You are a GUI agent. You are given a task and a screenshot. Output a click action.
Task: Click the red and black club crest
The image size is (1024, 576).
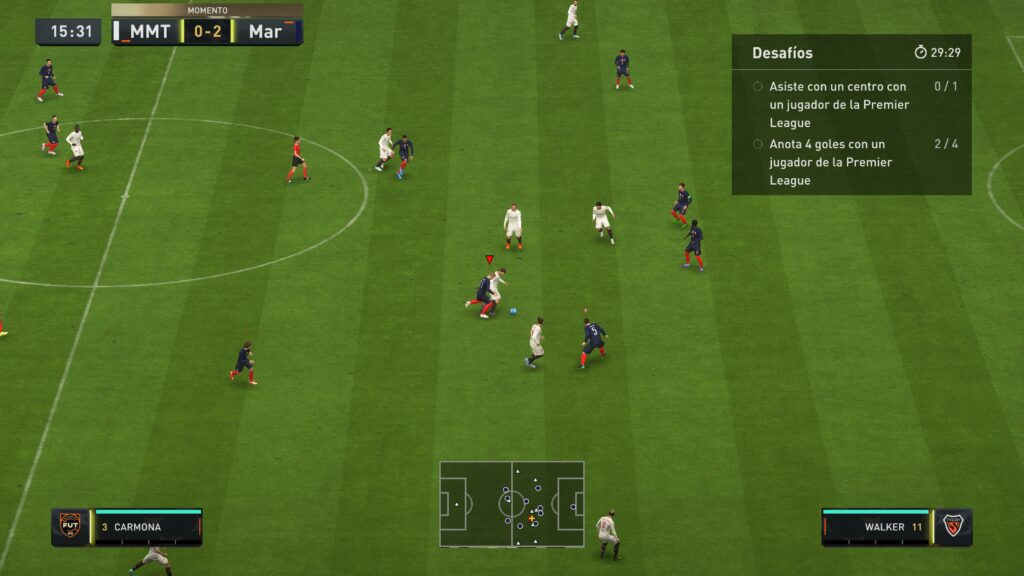(x=953, y=527)
